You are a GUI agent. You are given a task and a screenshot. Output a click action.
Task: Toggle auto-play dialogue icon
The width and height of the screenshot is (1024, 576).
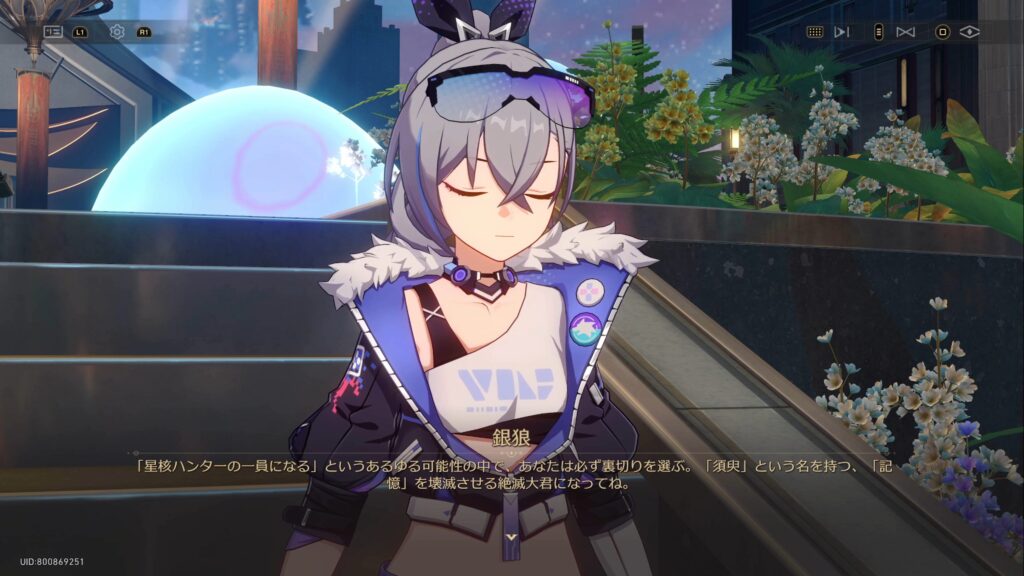click(x=842, y=32)
